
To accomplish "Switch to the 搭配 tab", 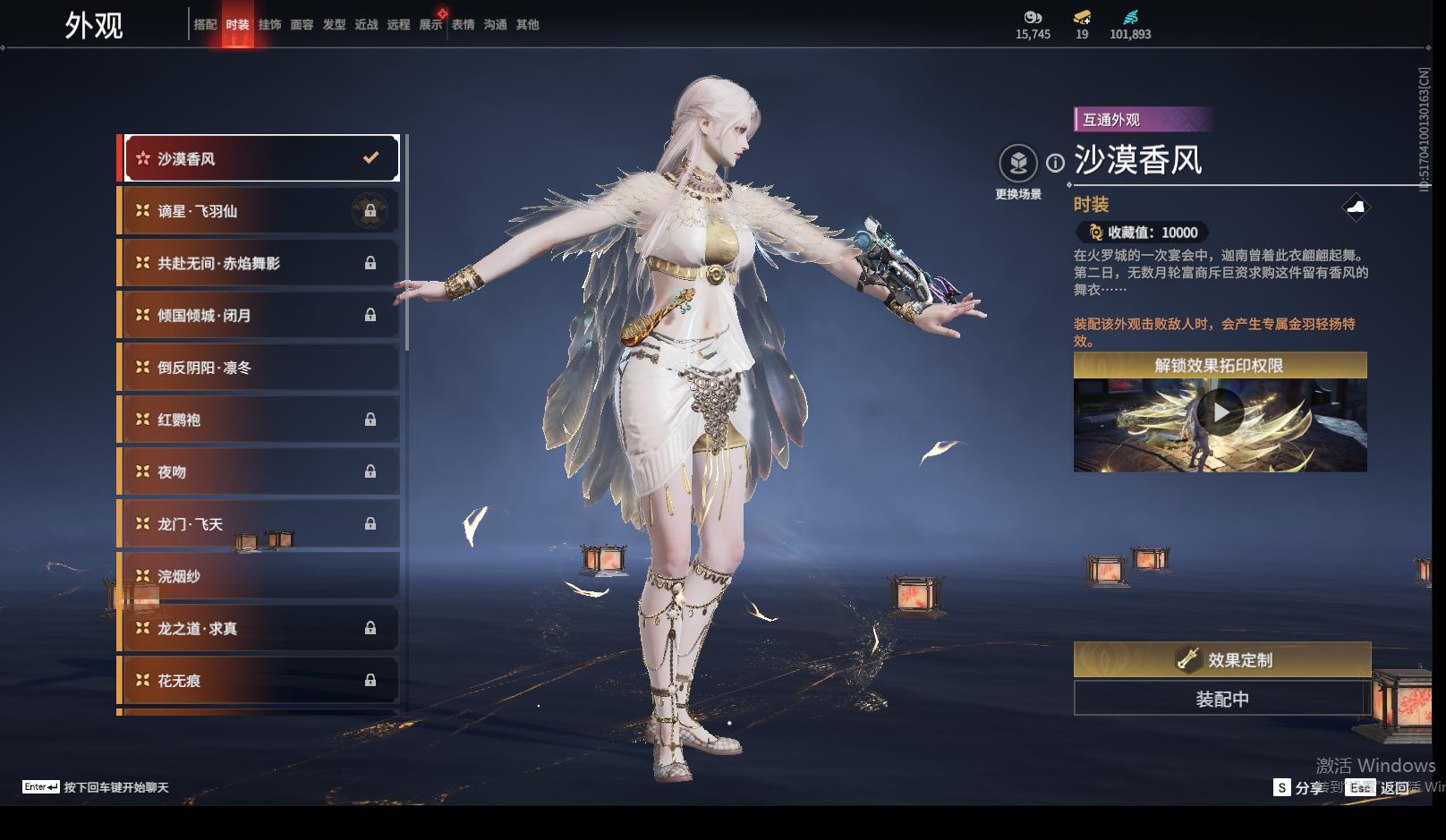I will (205, 25).
